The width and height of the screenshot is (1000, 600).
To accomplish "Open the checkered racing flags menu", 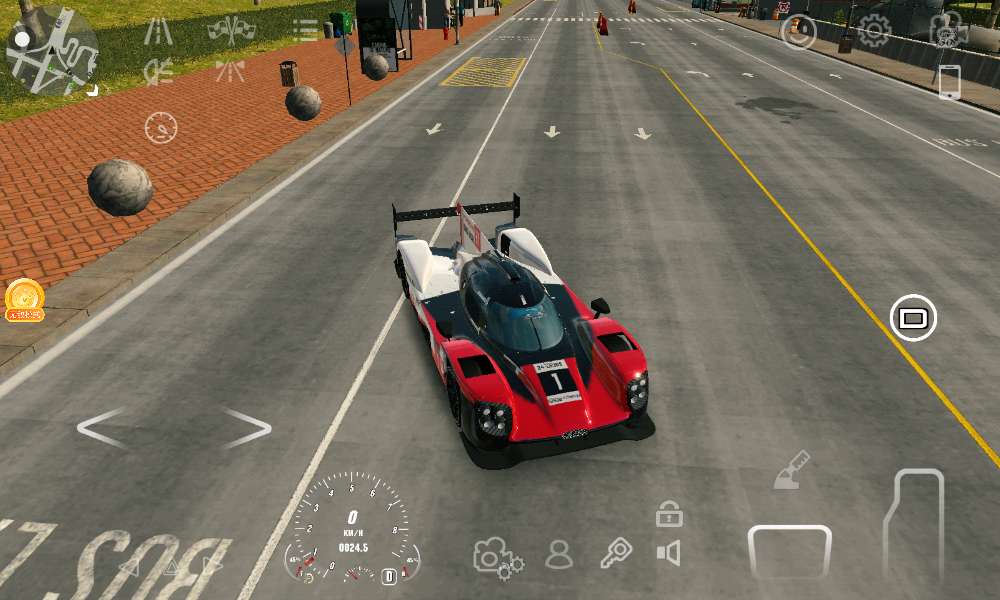I will point(231,30).
